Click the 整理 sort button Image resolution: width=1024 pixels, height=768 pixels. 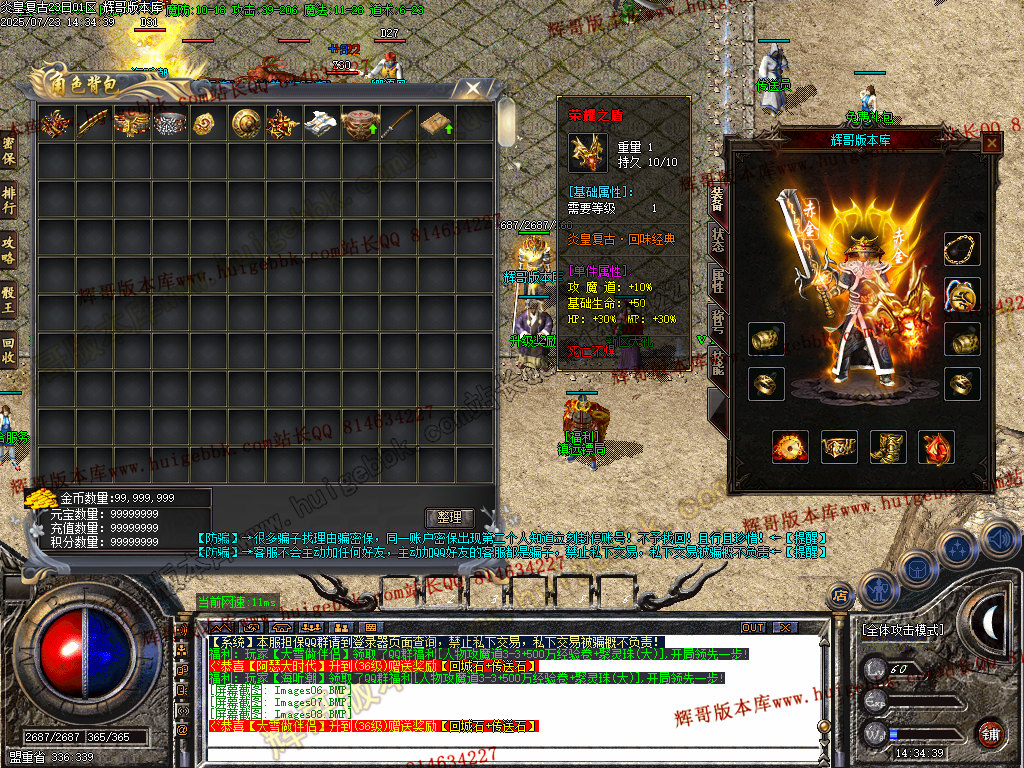tap(449, 517)
